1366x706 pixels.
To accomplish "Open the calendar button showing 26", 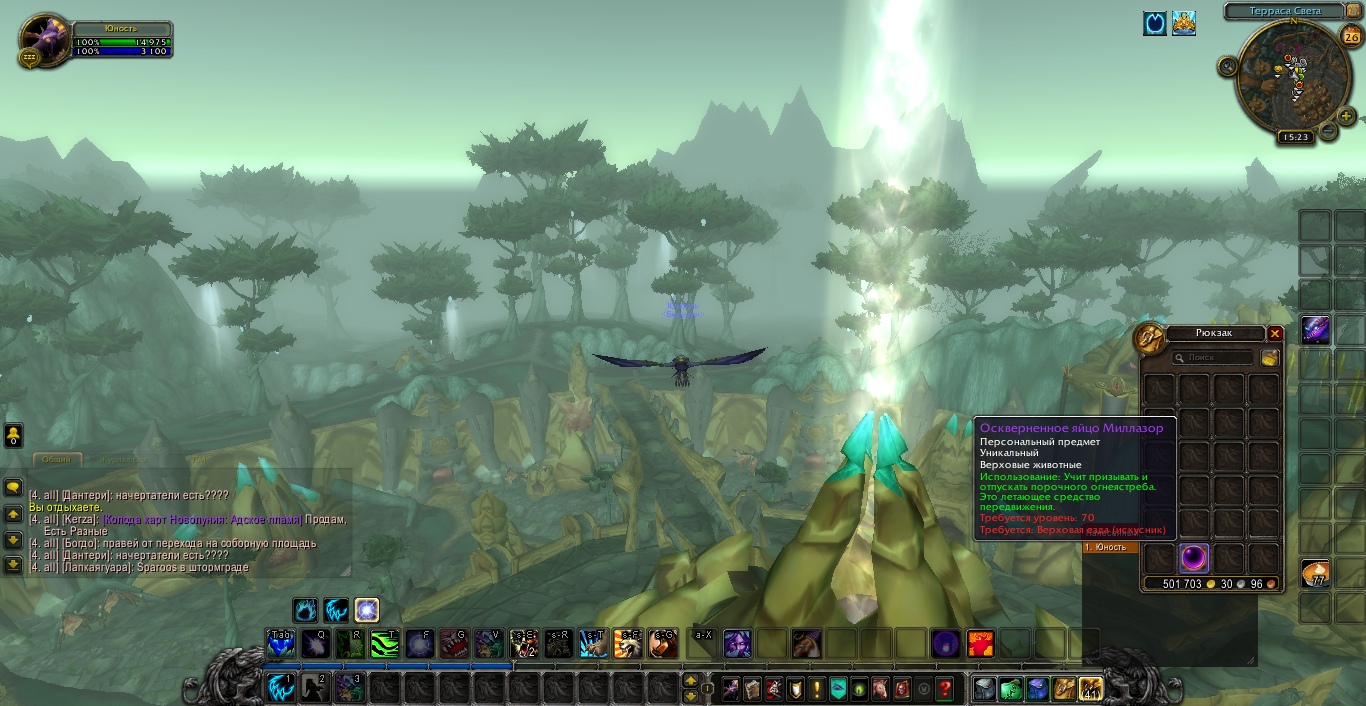I will coord(1351,37).
